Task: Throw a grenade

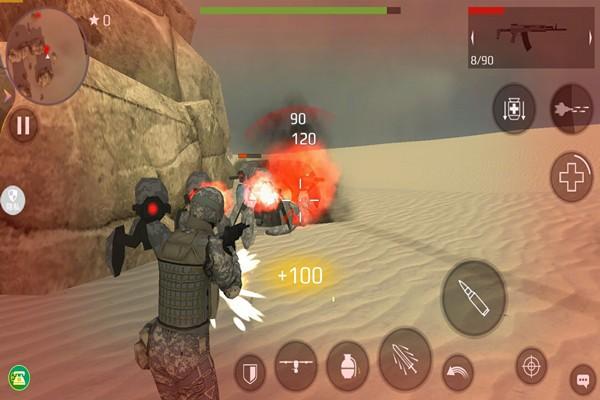Action: click(348, 366)
